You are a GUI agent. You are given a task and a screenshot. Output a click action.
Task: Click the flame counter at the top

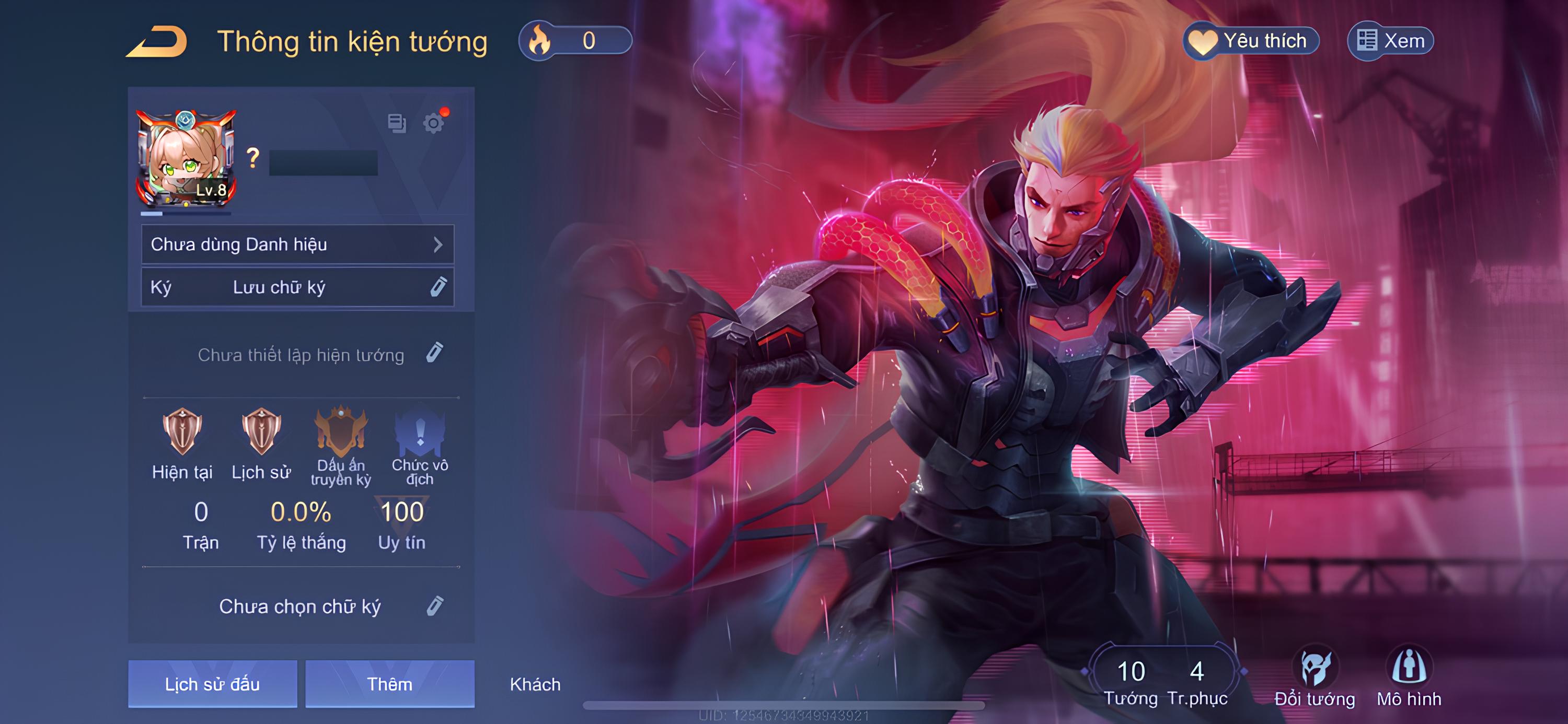coord(574,41)
